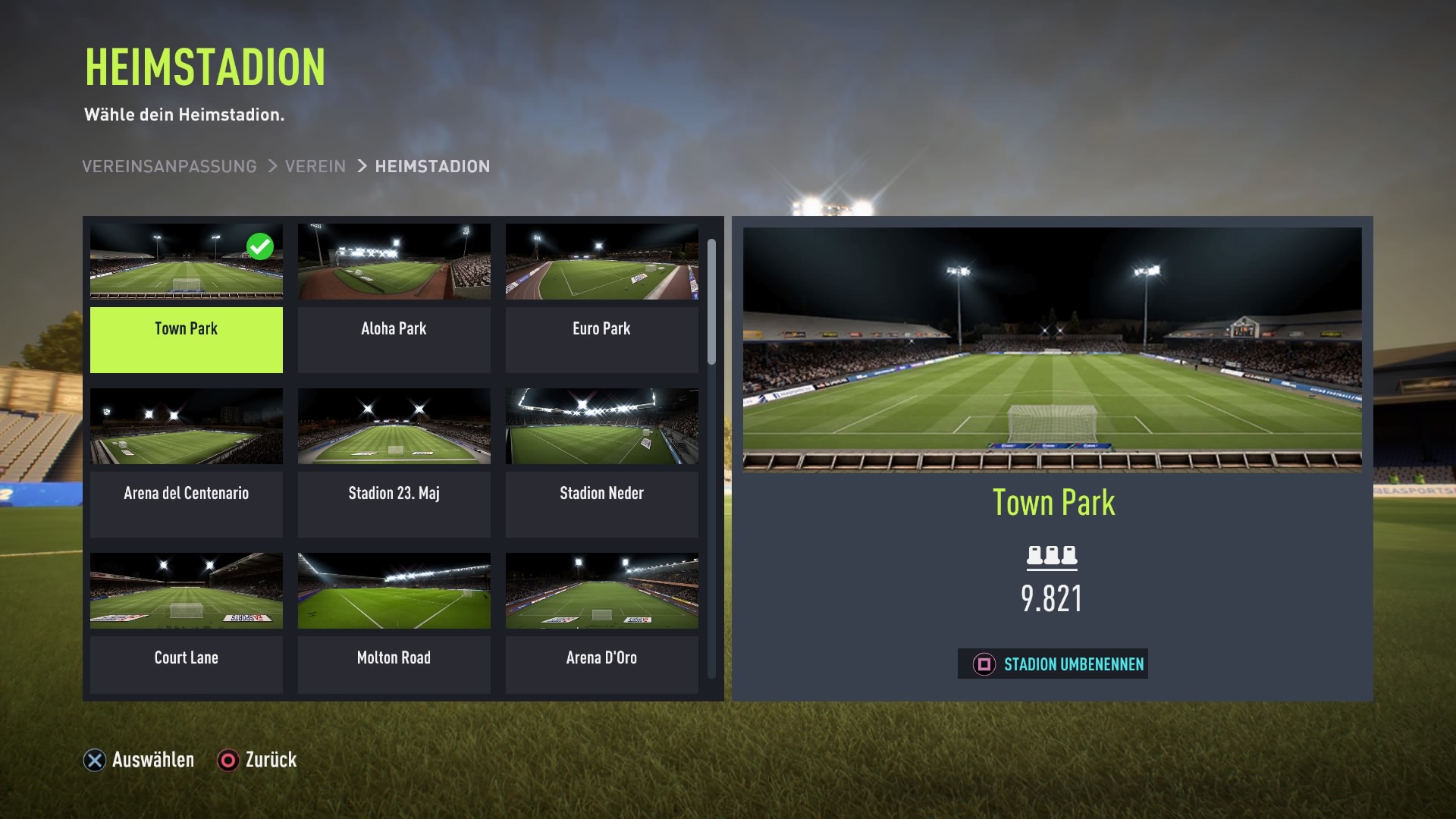The width and height of the screenshot is (1456, 819).
Task: Select Stadion Neder from the list
Action: coord(601,463)
